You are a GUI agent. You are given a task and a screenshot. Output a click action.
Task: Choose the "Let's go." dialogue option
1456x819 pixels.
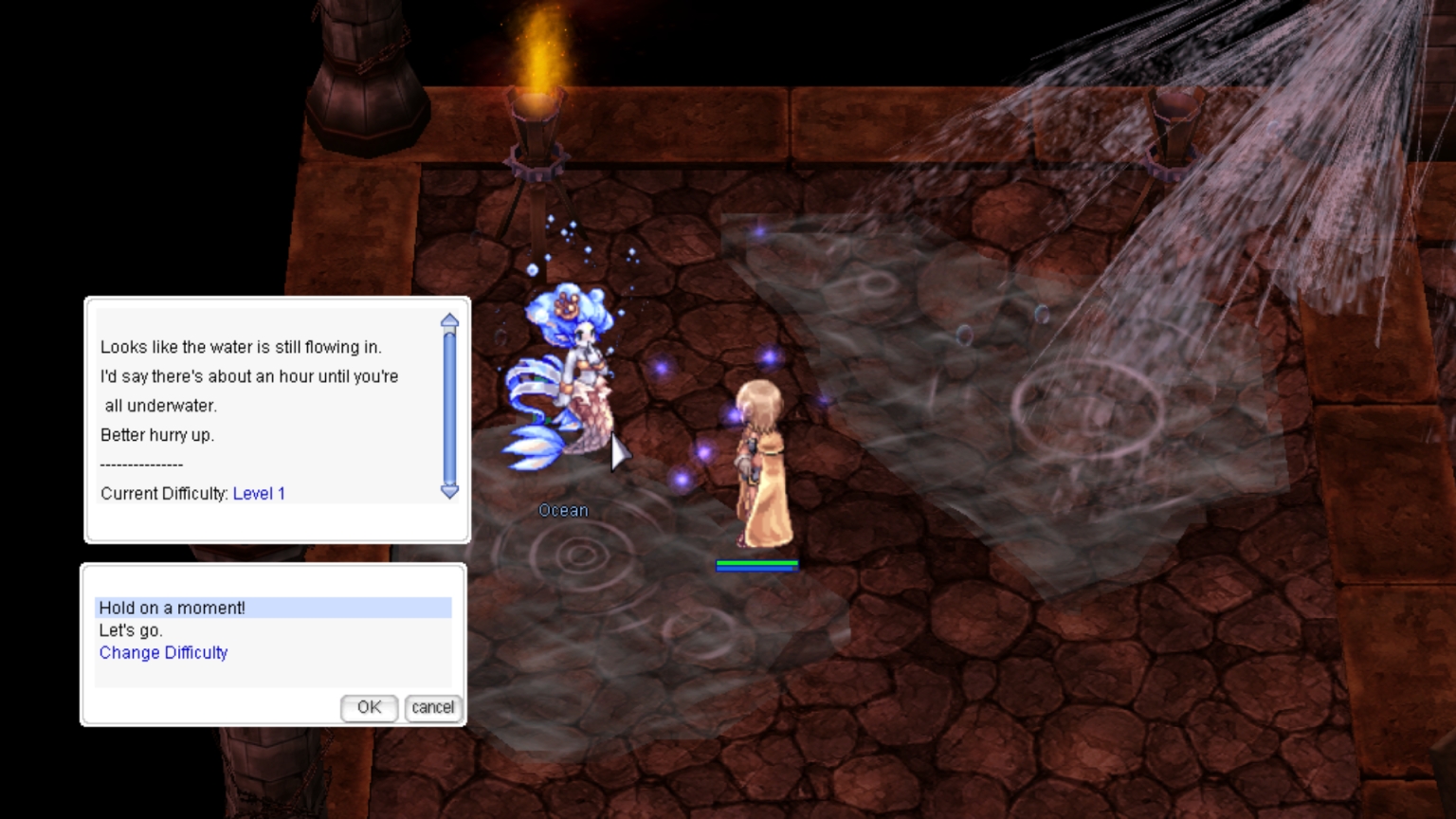click(131, 630)
